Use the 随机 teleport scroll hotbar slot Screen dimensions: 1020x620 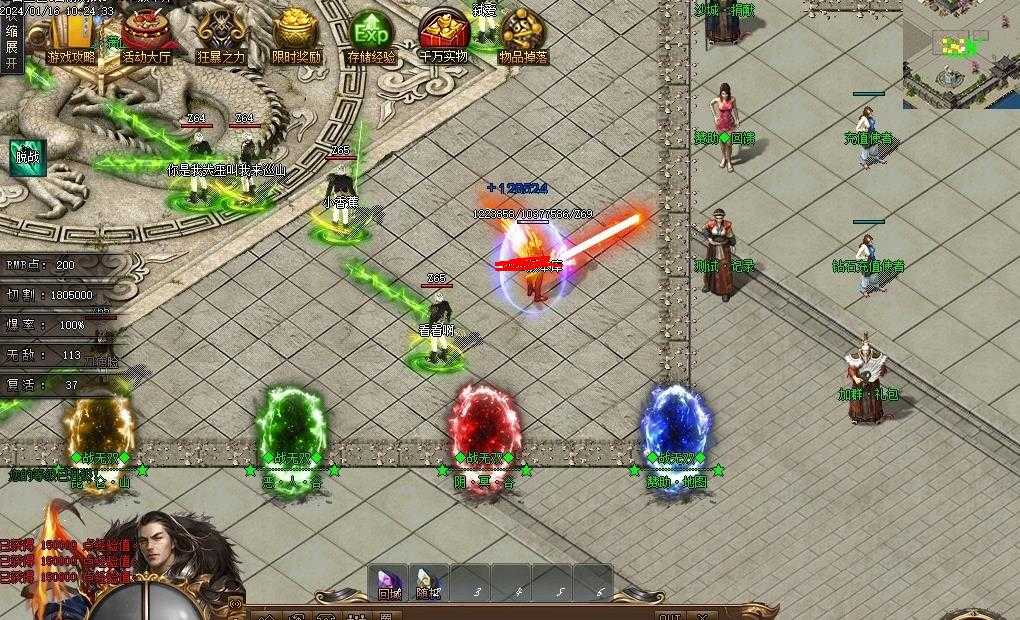point(429,583)
